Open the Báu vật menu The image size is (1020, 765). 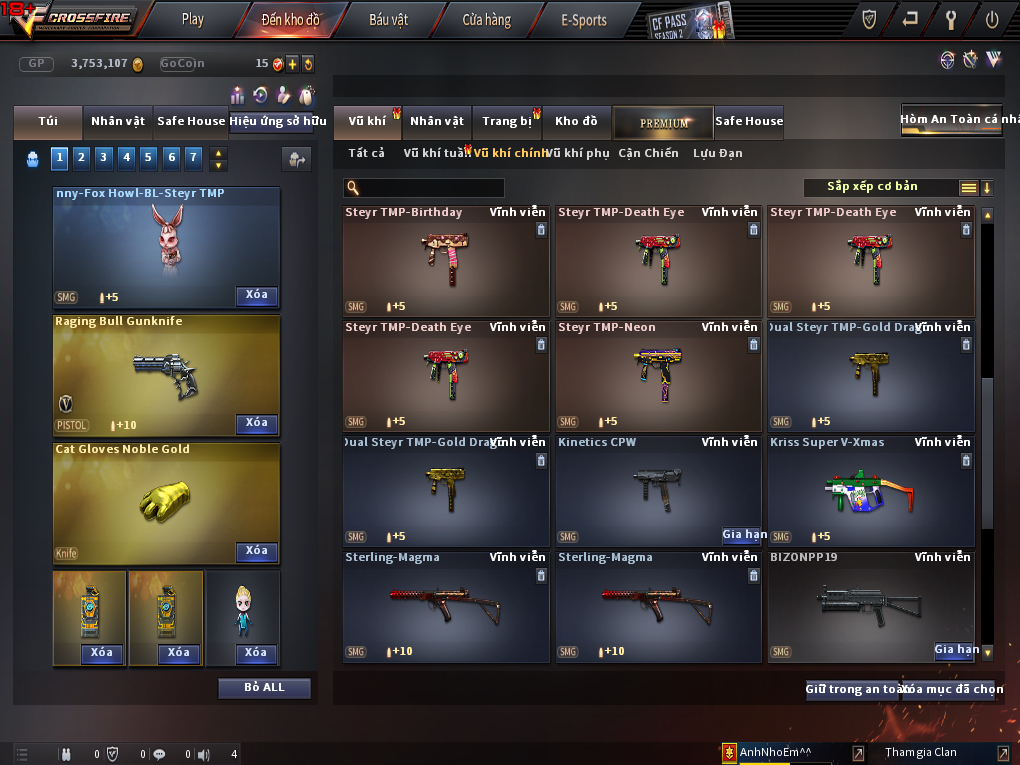click(389, 19)
